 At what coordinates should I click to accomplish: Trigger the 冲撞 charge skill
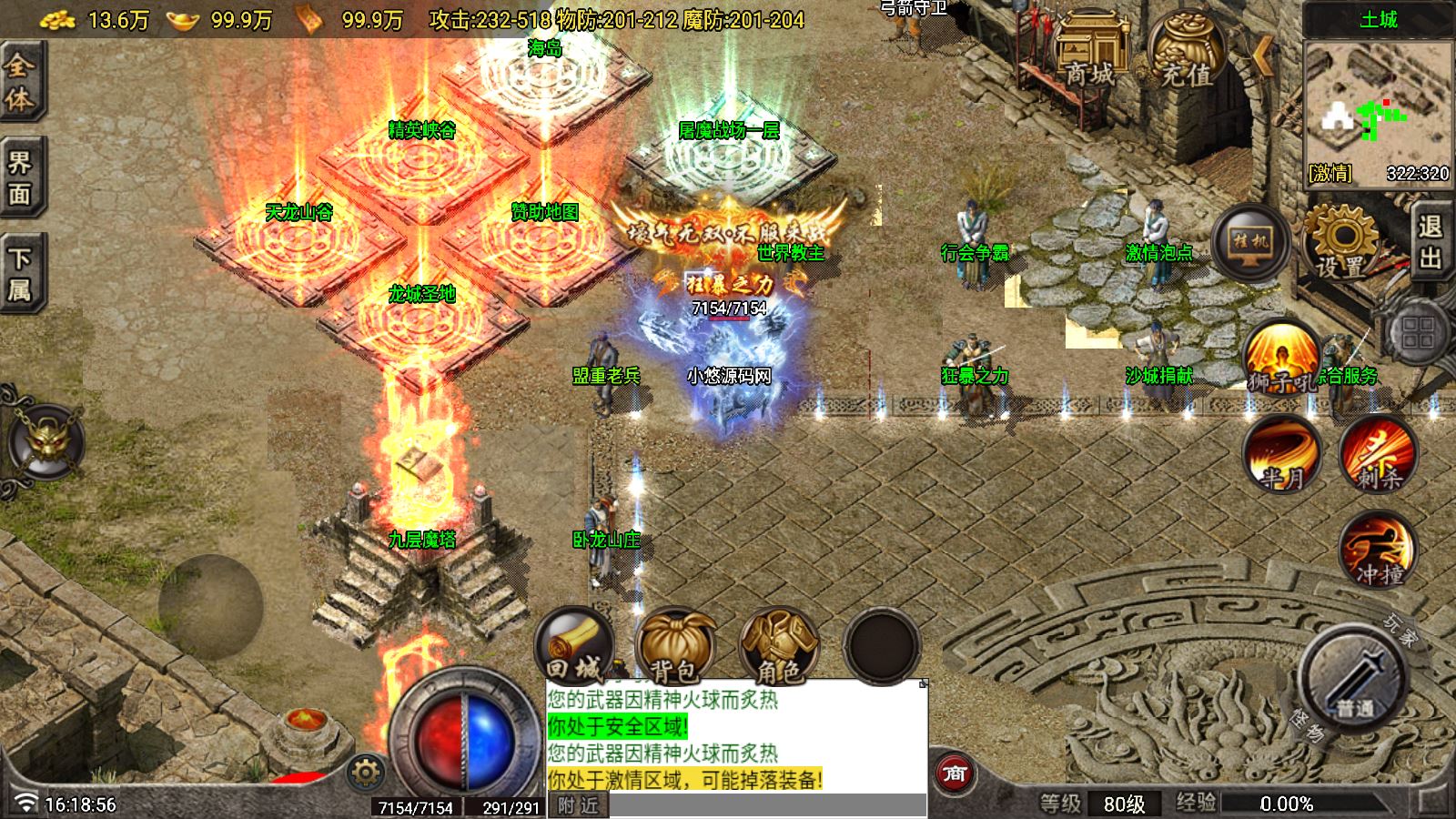click(1379, 549)
